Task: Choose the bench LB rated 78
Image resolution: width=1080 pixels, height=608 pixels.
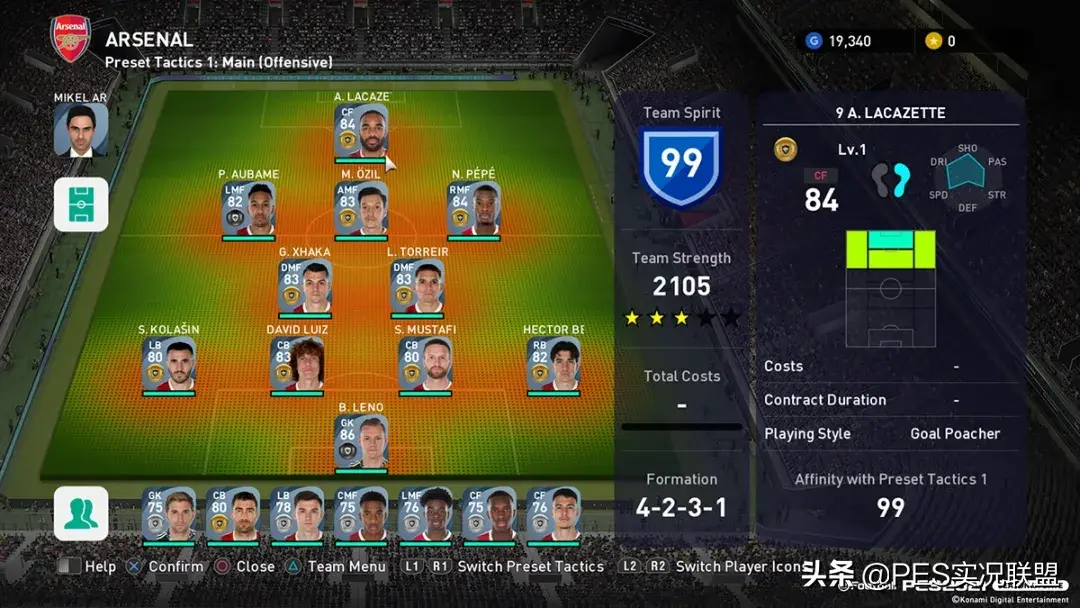Action: point(297,514)
